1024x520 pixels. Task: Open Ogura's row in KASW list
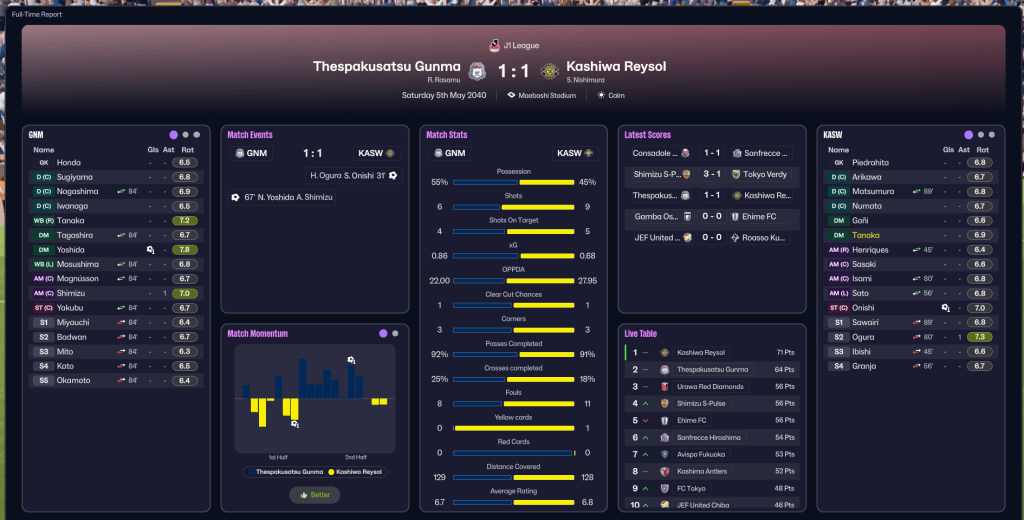tap(865, 337)
